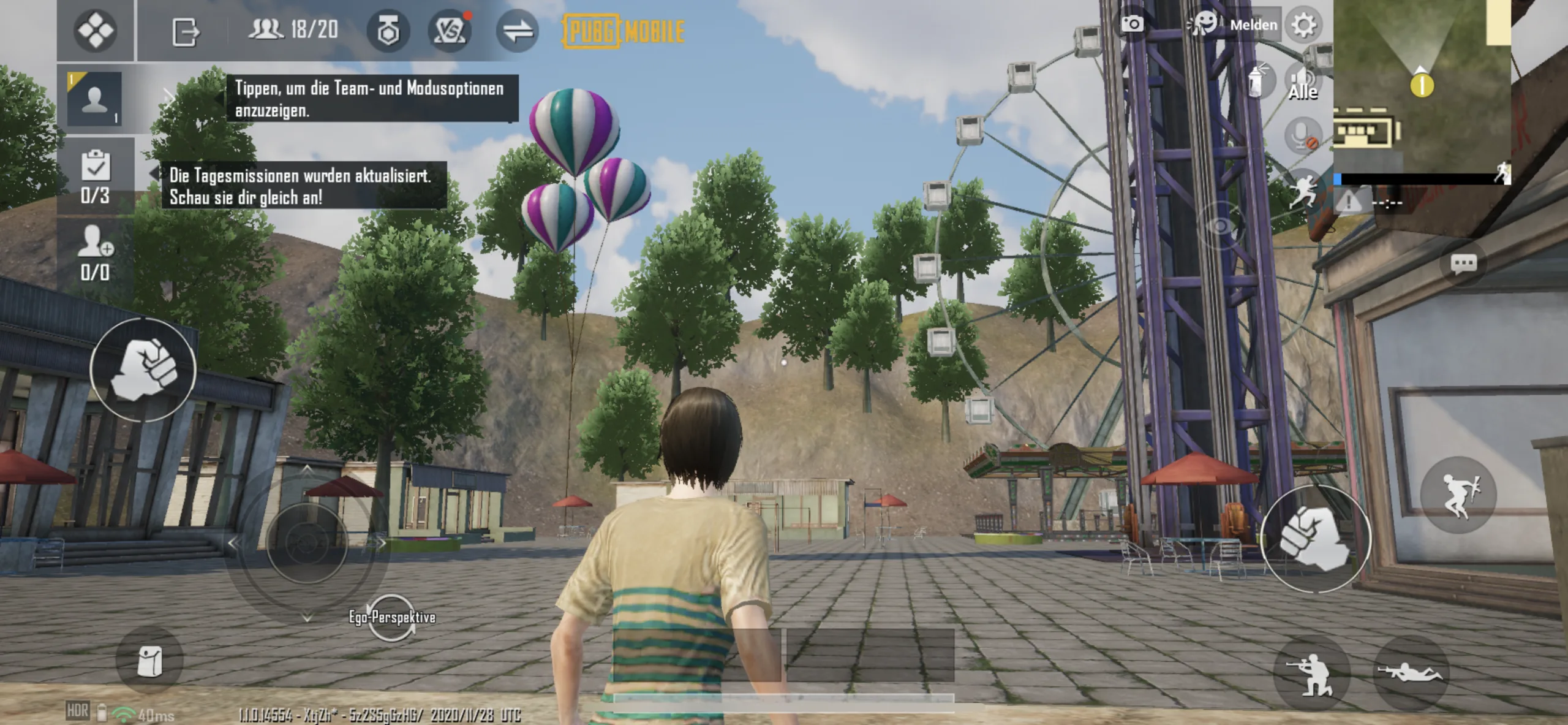This screenshot has width=1568, height=725.
Task: Open settings with the gear icon
Action: pos(1303,25)
